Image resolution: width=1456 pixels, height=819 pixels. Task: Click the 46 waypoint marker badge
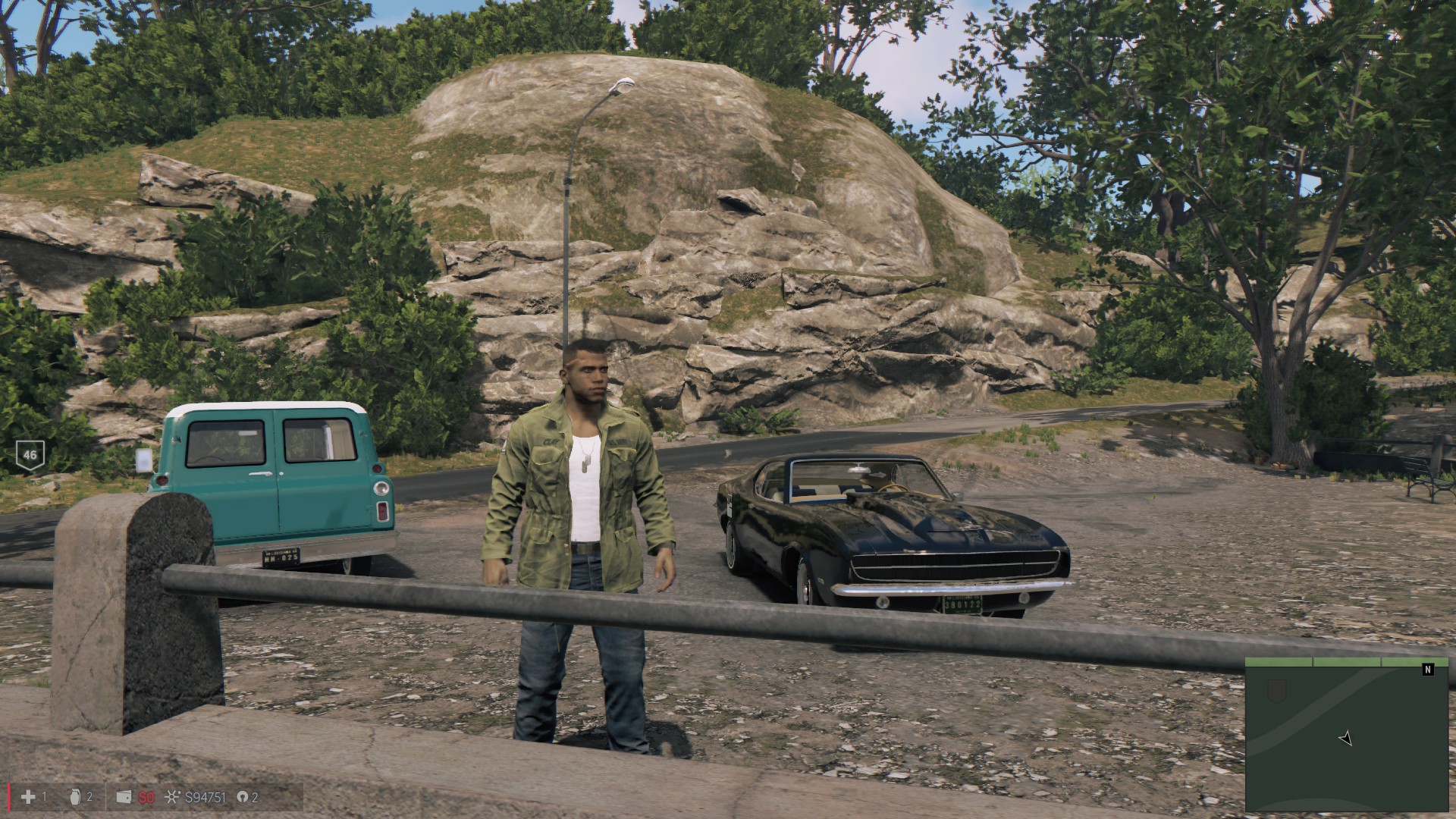coord(30,455)
